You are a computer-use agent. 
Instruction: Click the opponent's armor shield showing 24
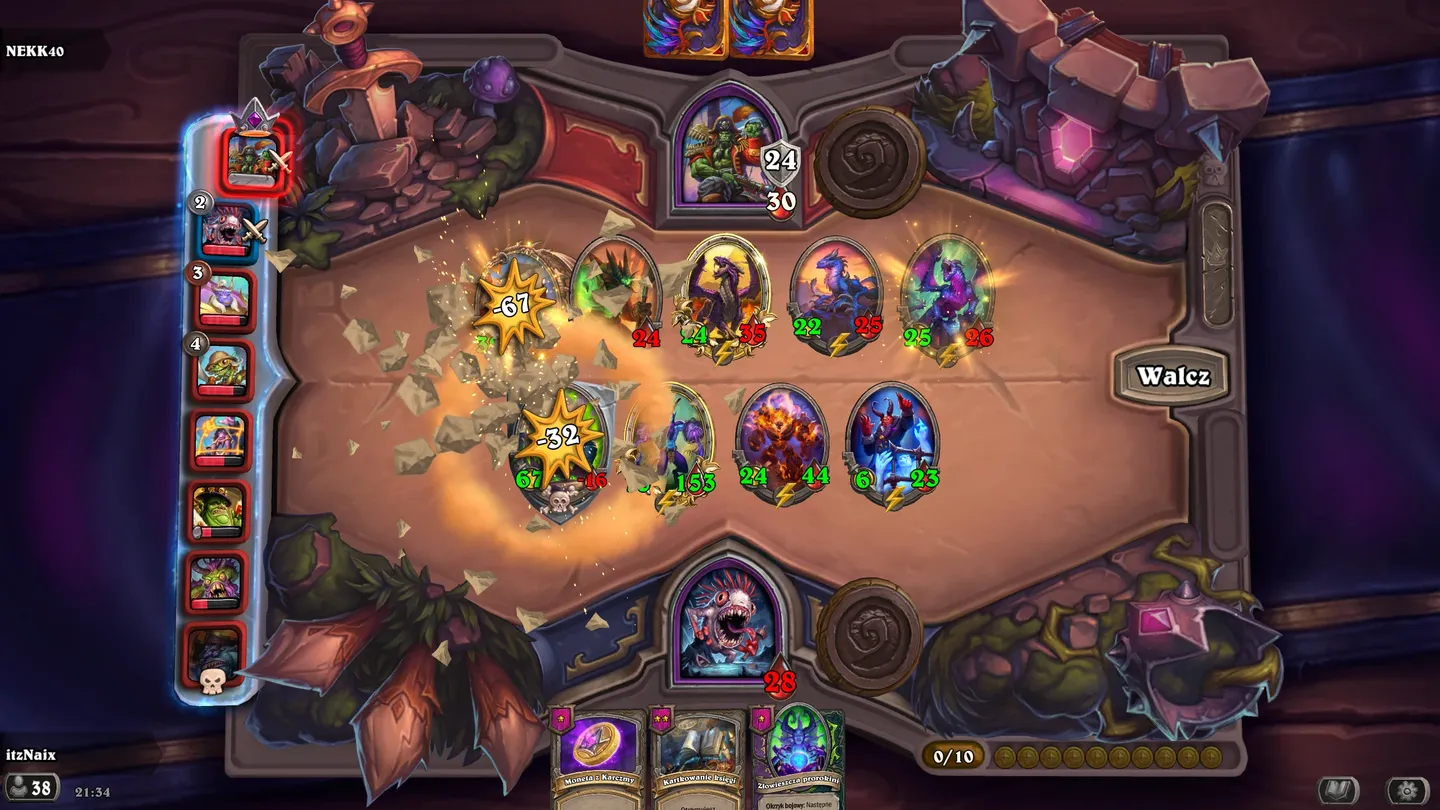pos(779,161)
